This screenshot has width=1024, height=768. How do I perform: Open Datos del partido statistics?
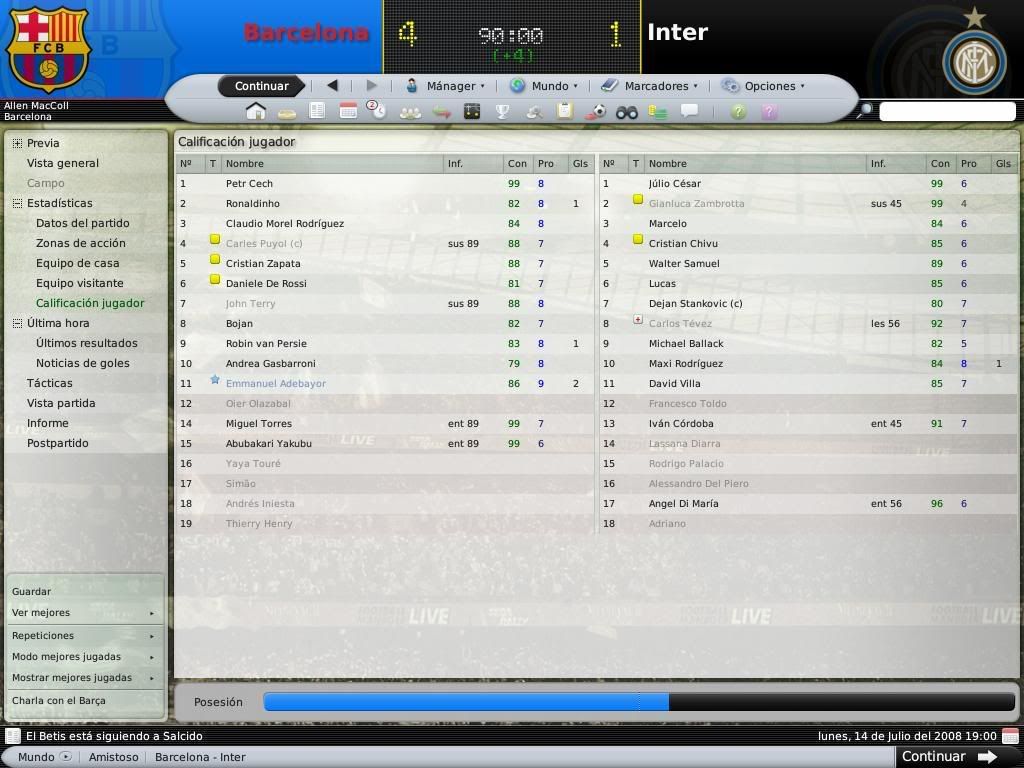click(83, 223)
